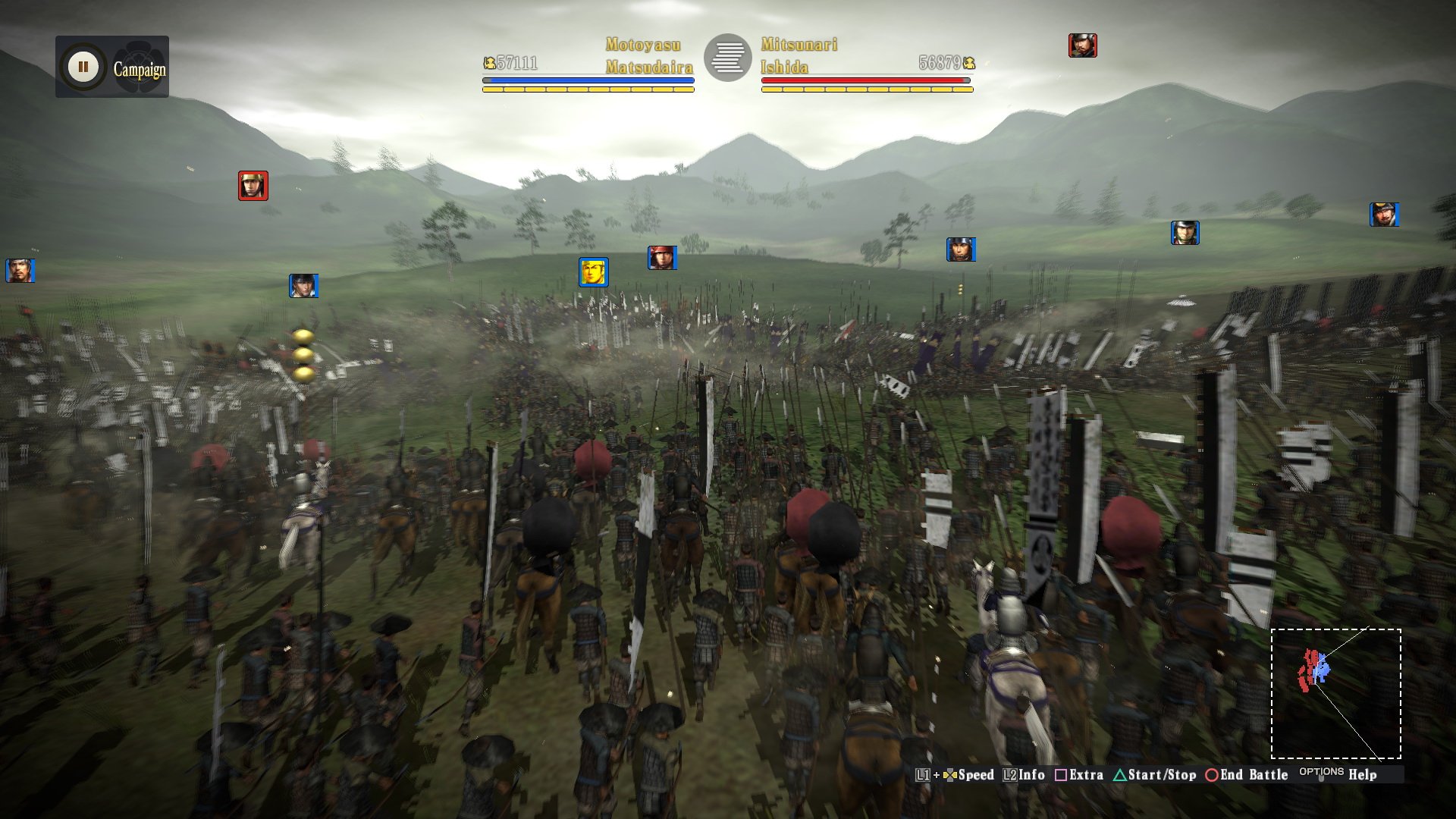Pause the battle with the pause toggle

point(82,65)
